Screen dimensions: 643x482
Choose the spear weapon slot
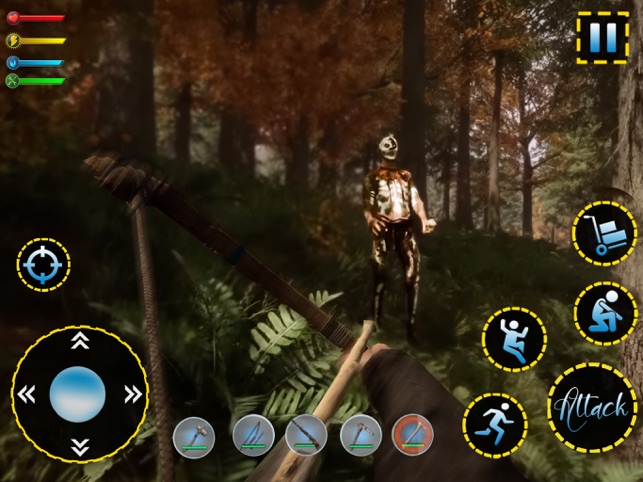click(x=306, y=436)
